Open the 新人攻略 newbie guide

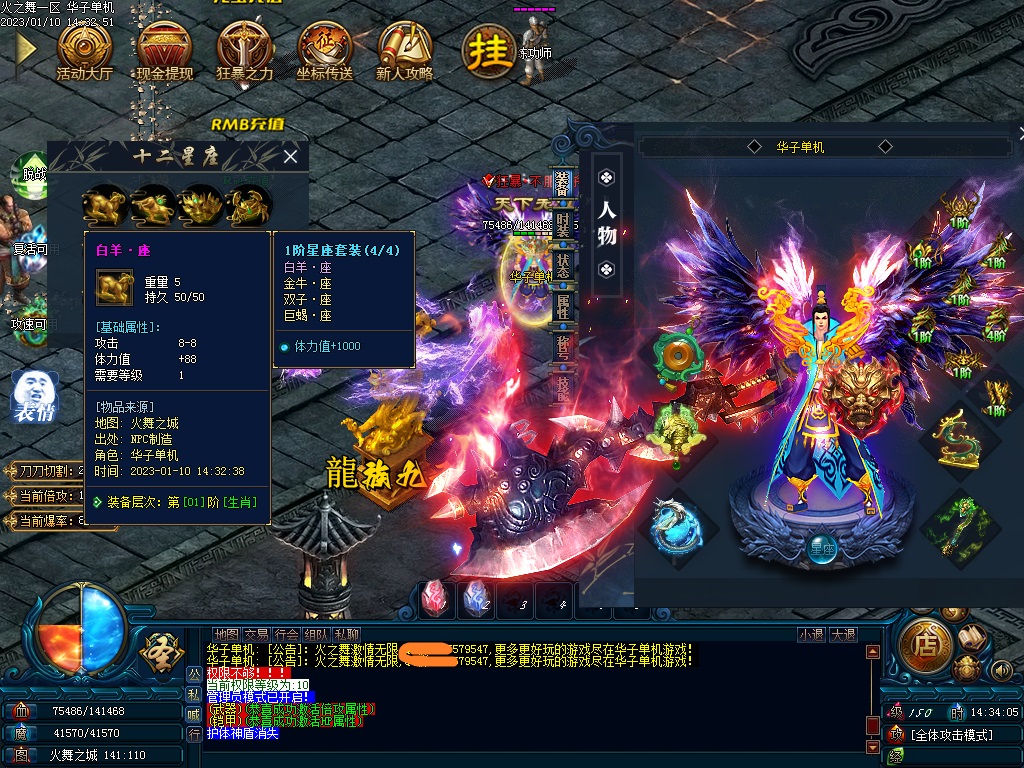[x=404, y=49]
